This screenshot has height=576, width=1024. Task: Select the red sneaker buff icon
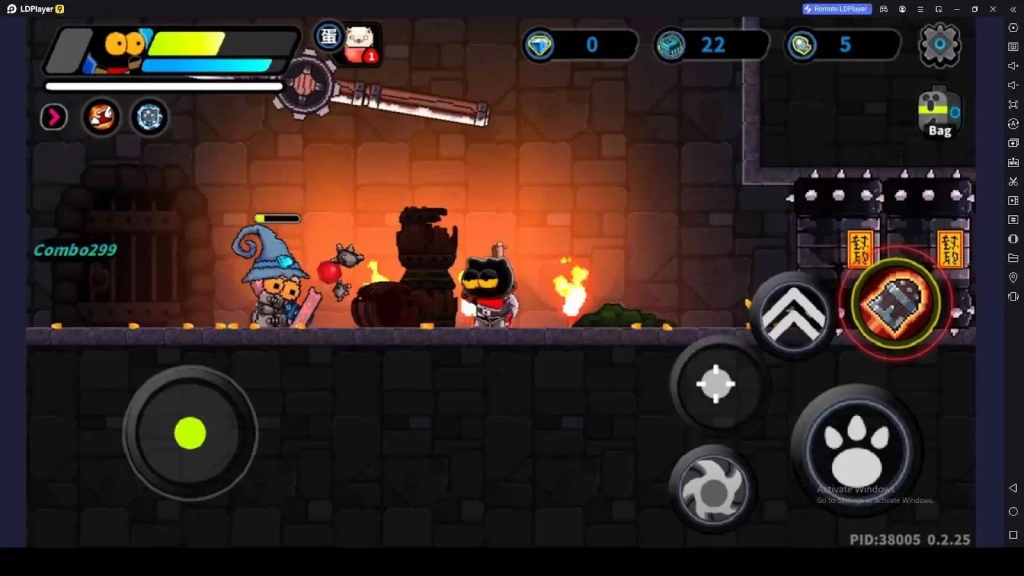(x=100, y=117)
